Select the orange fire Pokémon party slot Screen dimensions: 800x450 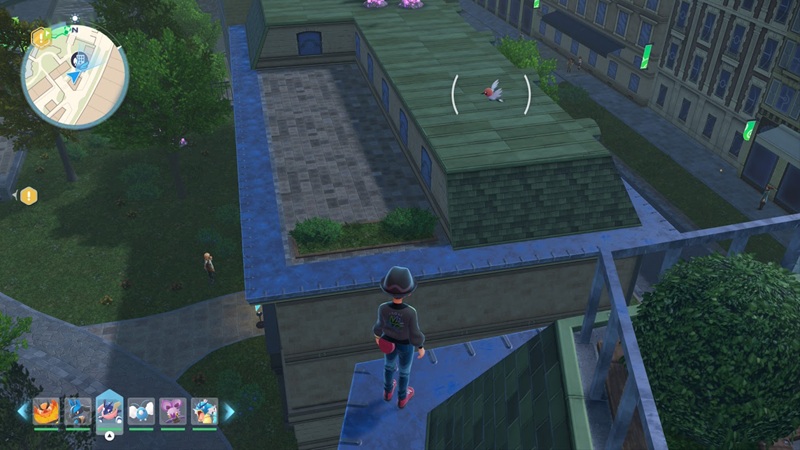coord(45,411)
